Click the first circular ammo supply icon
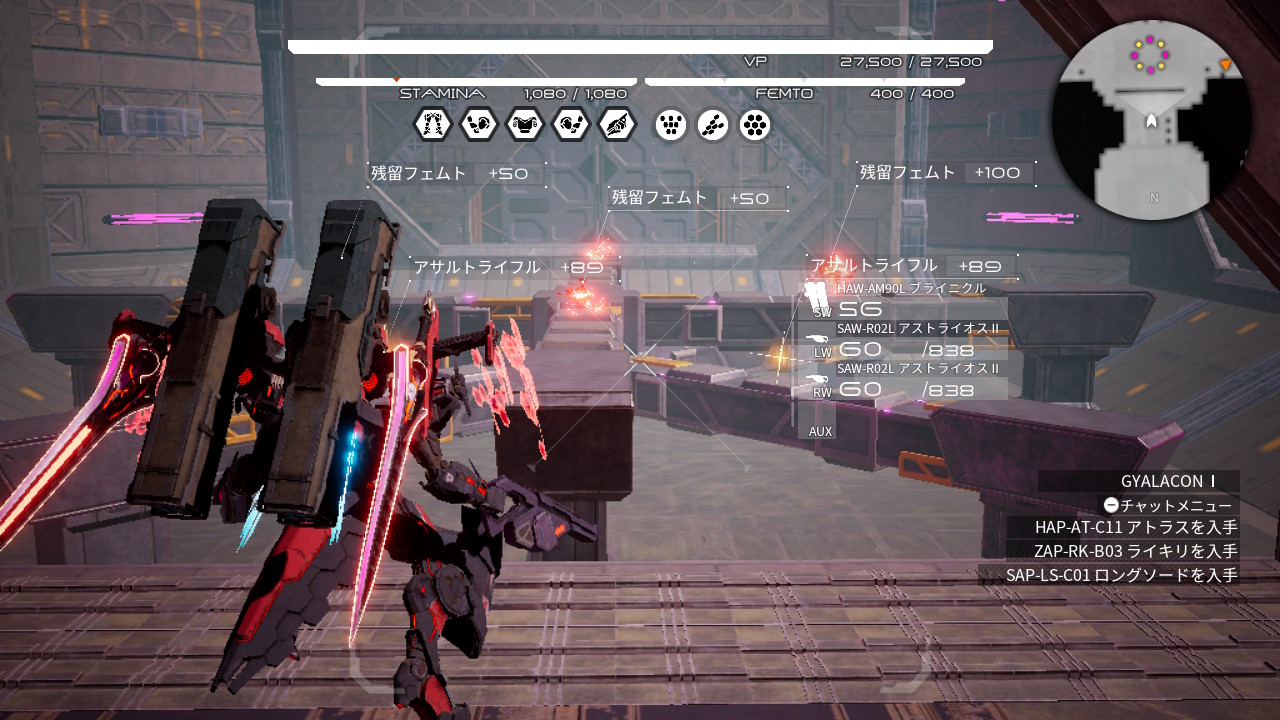Image resolution: width=1280 pixels, height=720 pixels. coord(671,125)
